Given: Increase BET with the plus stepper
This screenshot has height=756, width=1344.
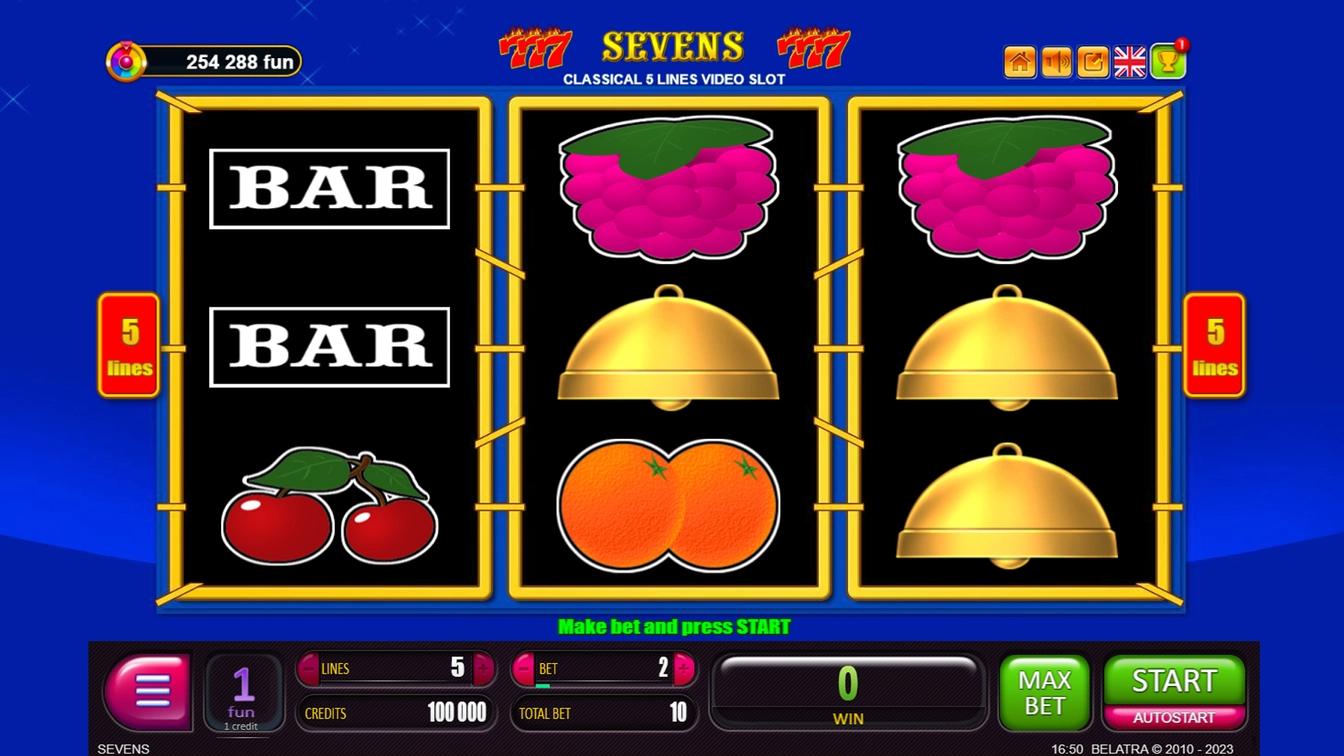Looking at the screenshot, I should (682, 668).
